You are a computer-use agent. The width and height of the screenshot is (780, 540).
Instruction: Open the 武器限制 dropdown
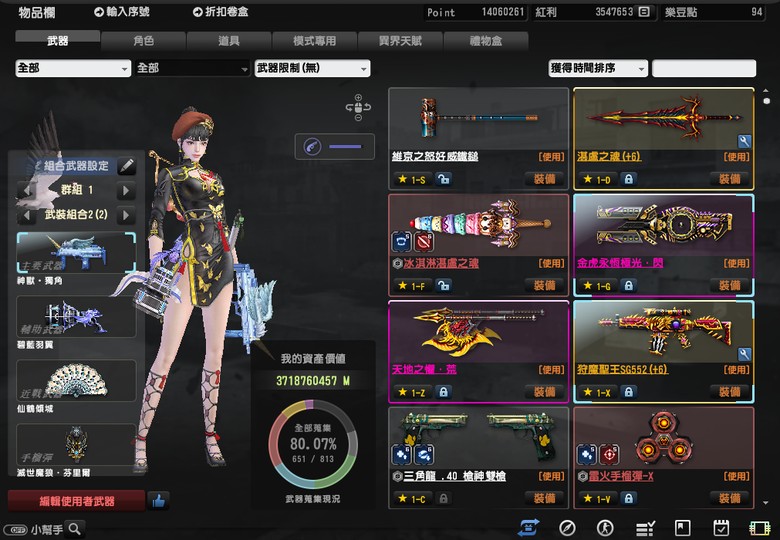tap(312, 68)
